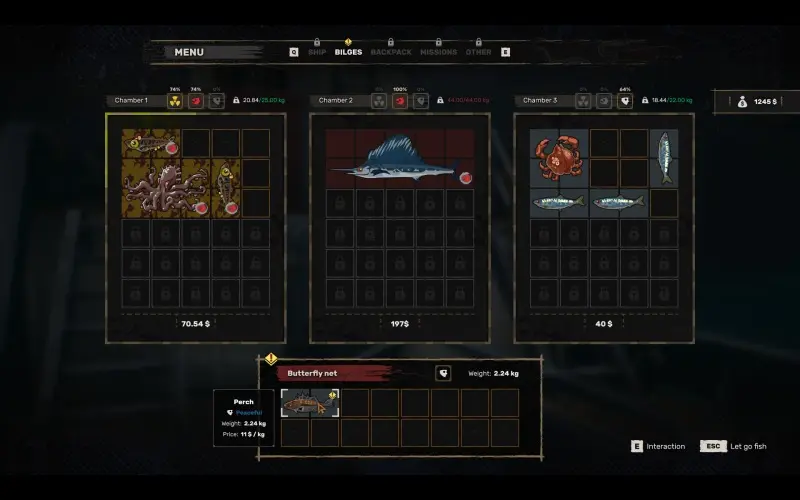Toggle Chamber 3 peaceful filter icon
The image size is (800, 500).
tap(625, 100)
